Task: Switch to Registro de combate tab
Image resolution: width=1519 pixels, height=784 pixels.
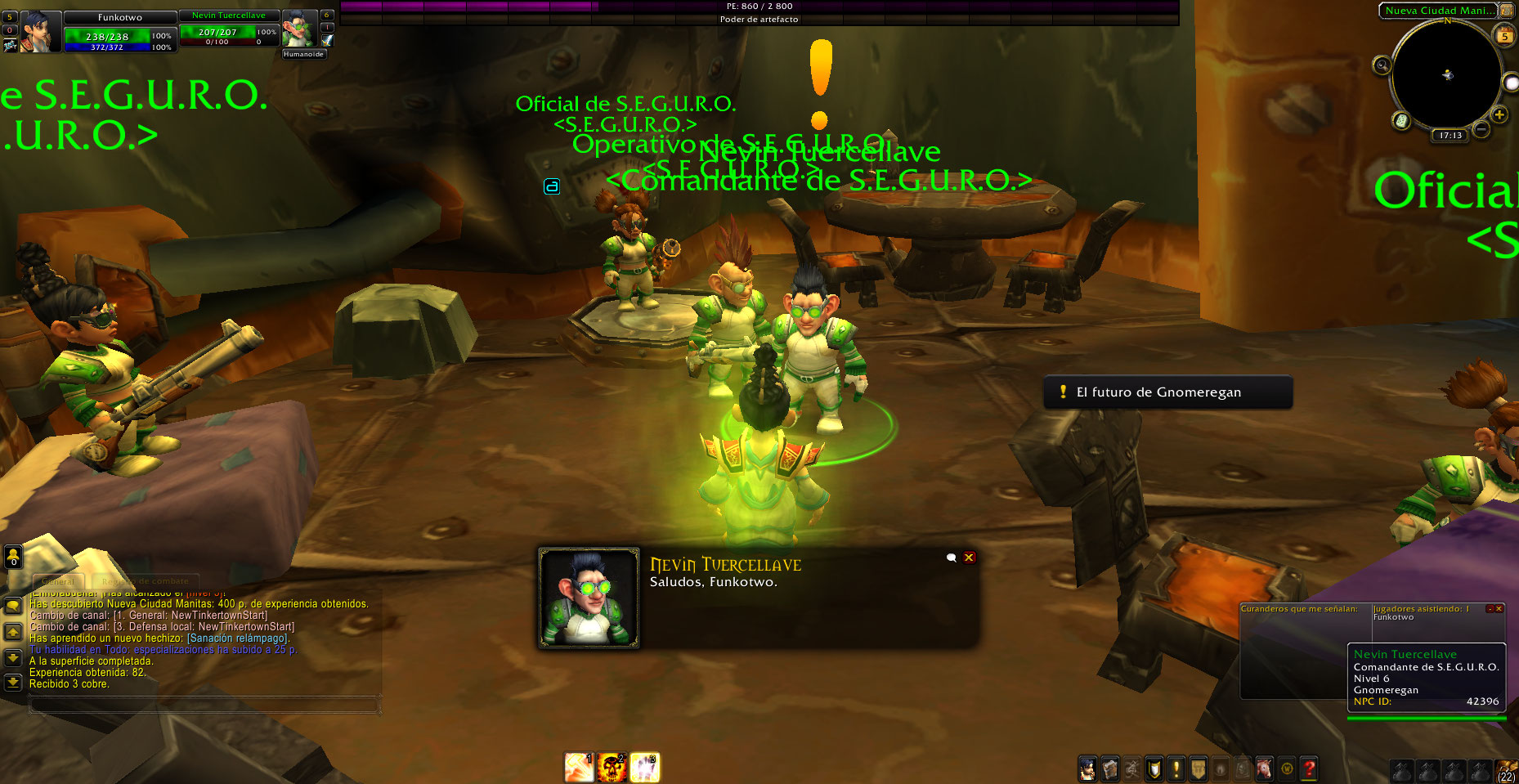Action: click(146, 581)
